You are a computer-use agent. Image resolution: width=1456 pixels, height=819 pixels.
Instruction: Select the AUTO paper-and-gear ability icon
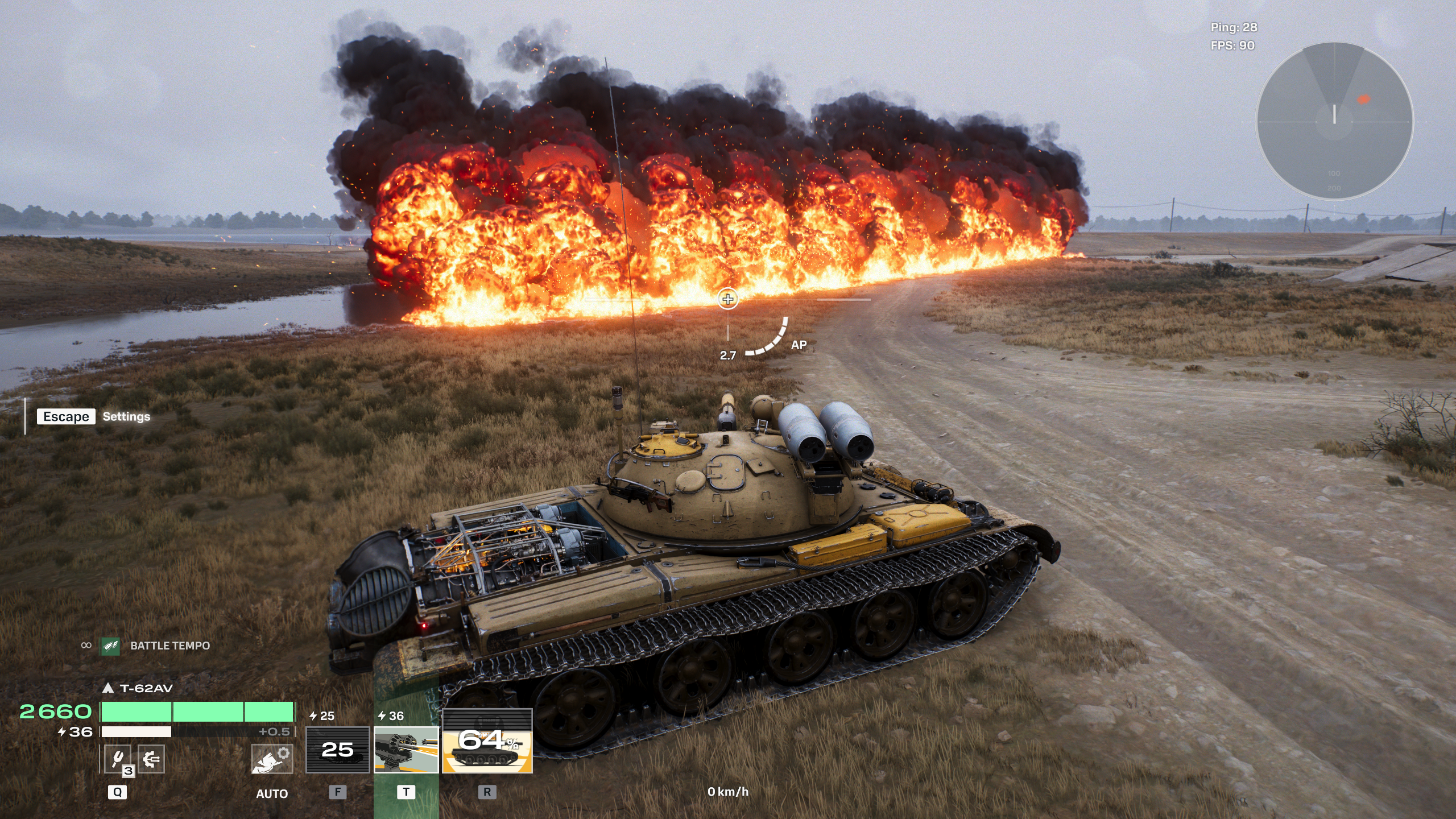[272, 759]
